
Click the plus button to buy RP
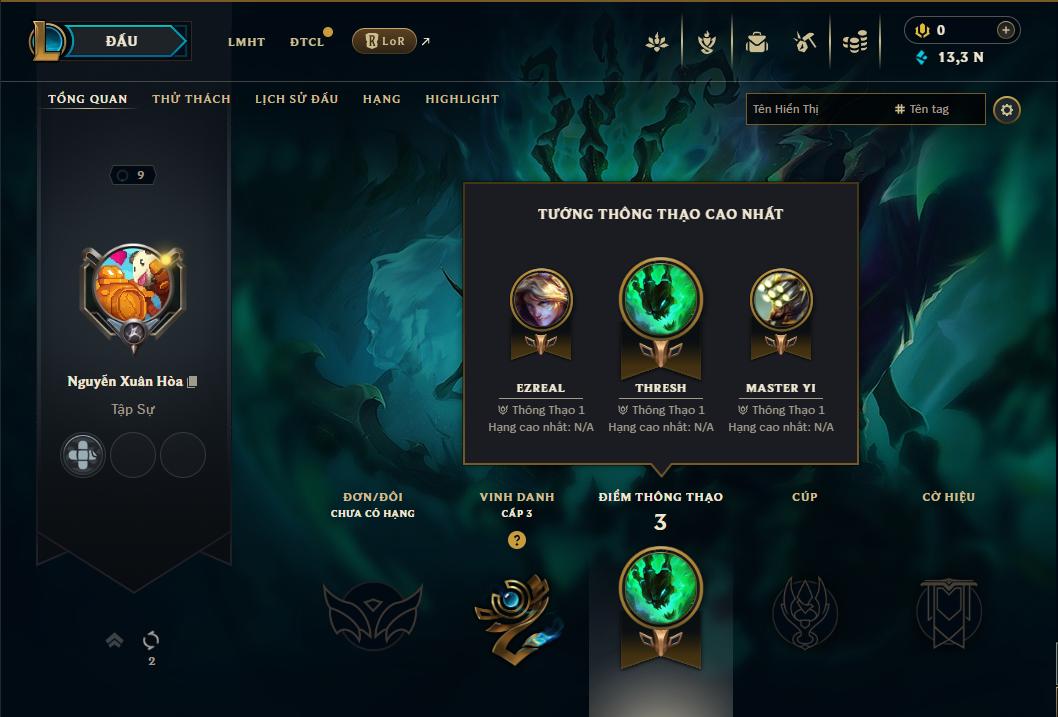(1006, 30)
